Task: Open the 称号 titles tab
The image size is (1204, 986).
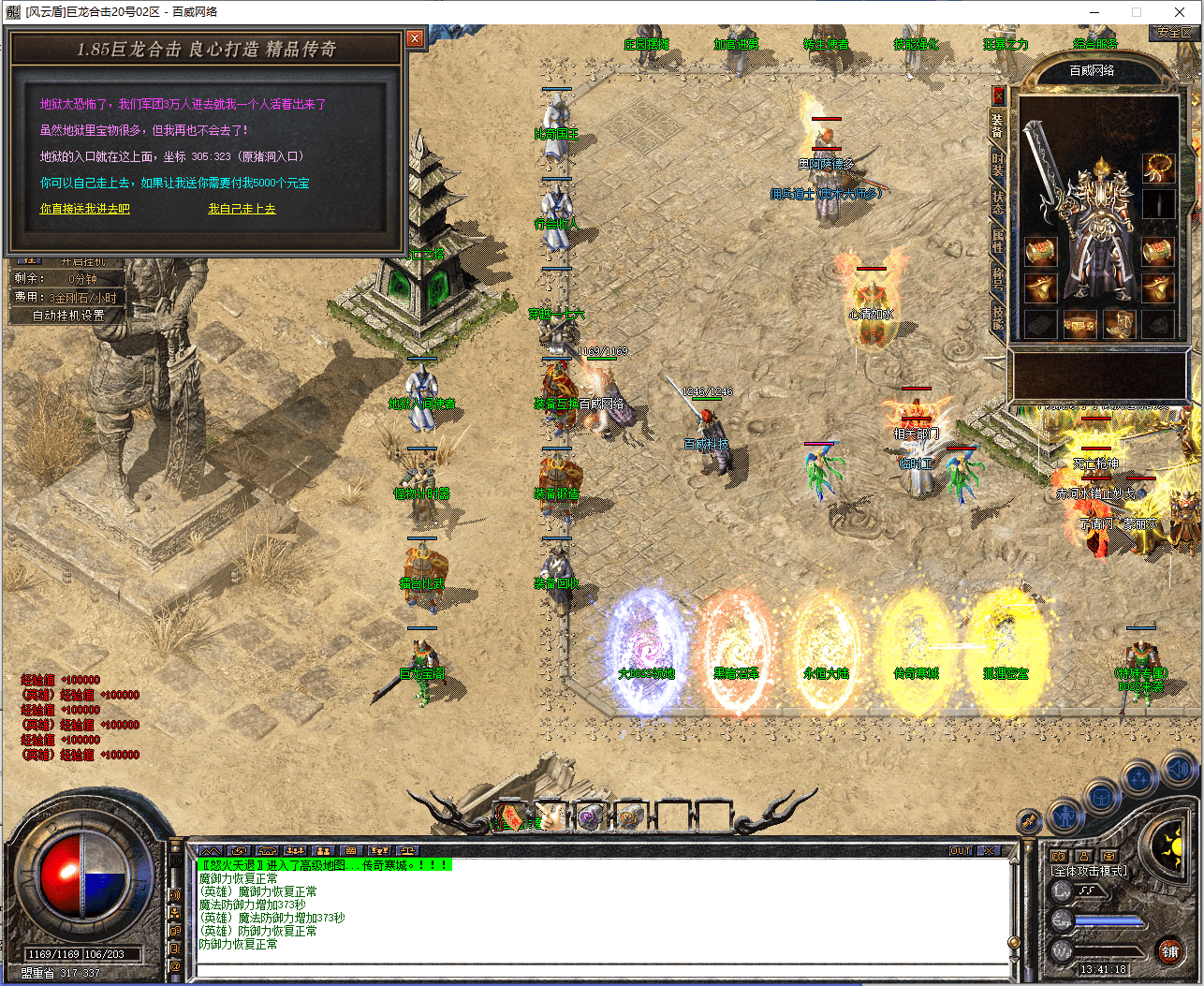Action: click(x=998, y=278)
